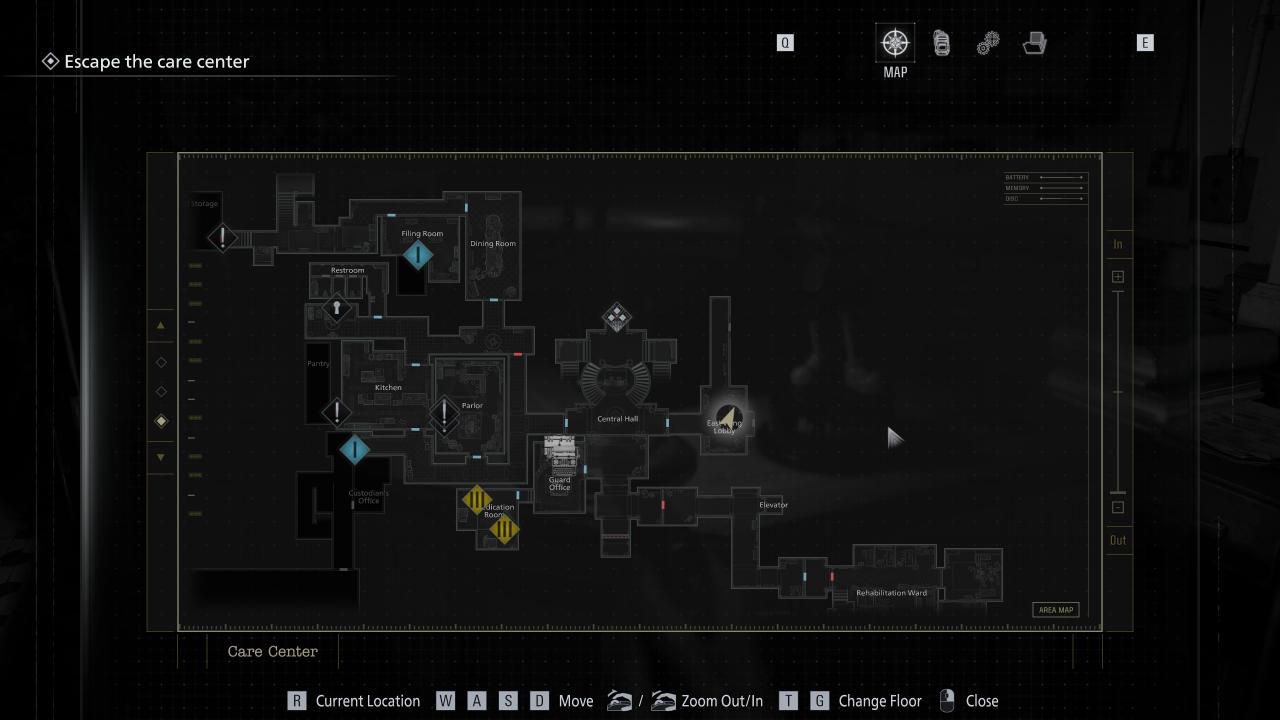
Task: Click the zoom-in plus button
Action: (1118, 276)
